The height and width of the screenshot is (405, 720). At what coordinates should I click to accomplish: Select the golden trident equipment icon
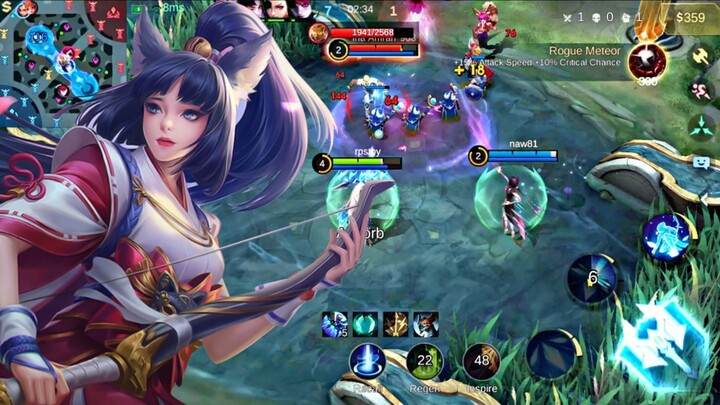pyautogui.click(x=395, y=324)
